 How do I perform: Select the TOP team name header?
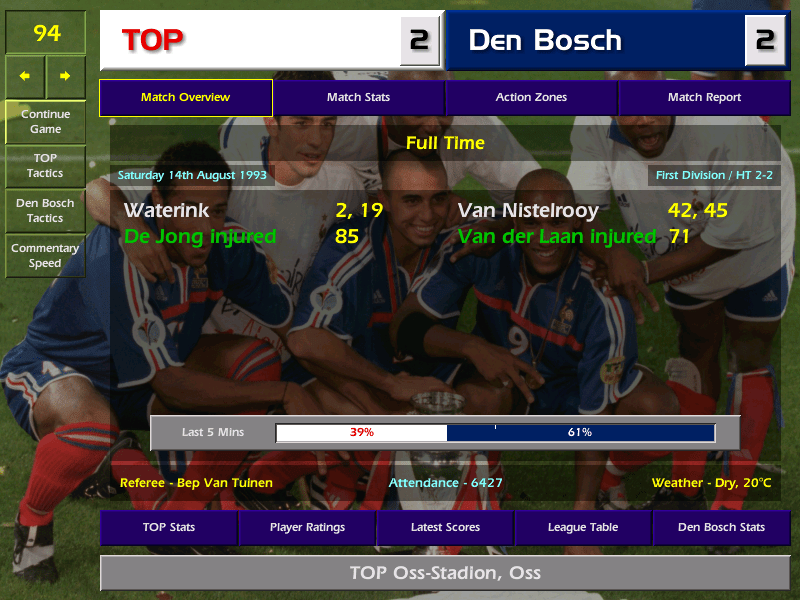click(x=250, y=40)
